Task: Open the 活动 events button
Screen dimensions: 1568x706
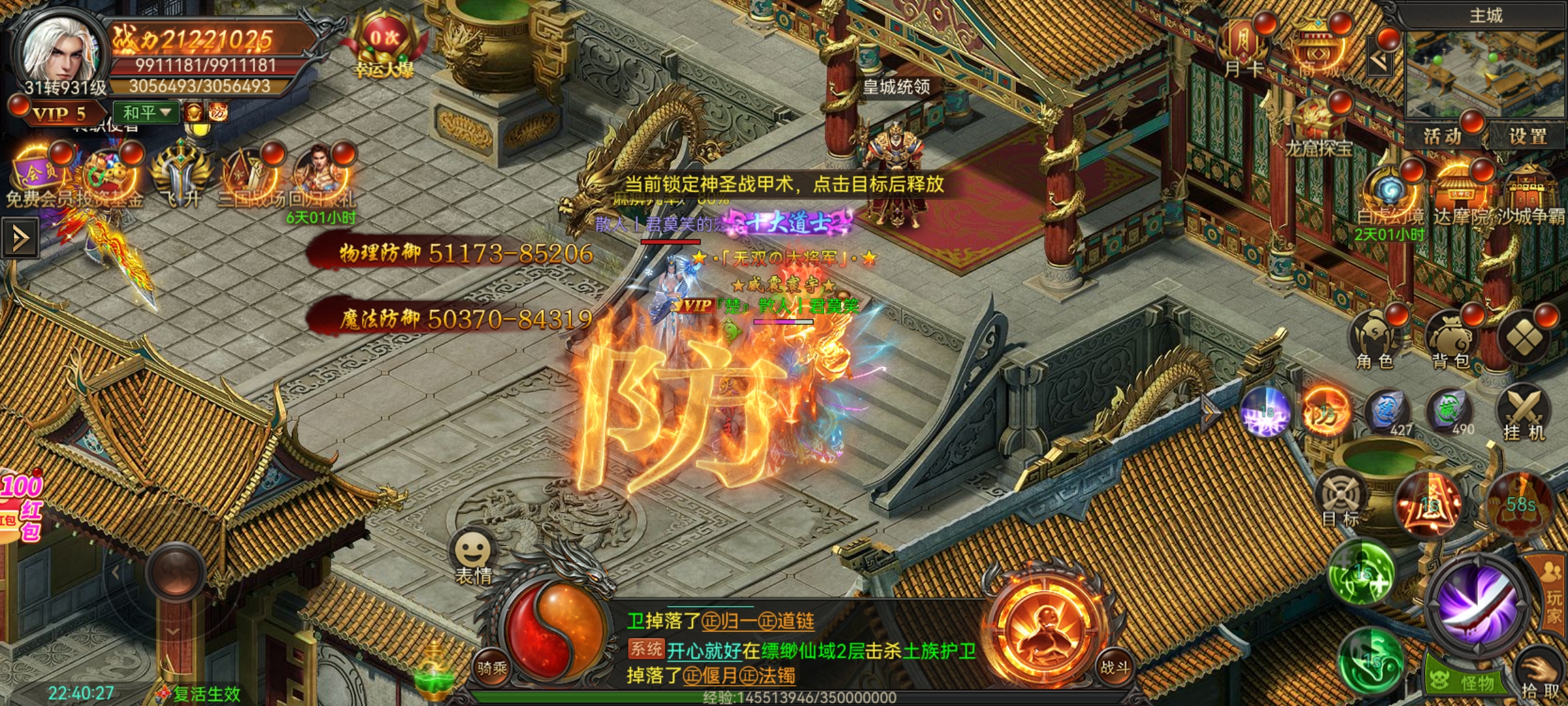Action: 1443,136
